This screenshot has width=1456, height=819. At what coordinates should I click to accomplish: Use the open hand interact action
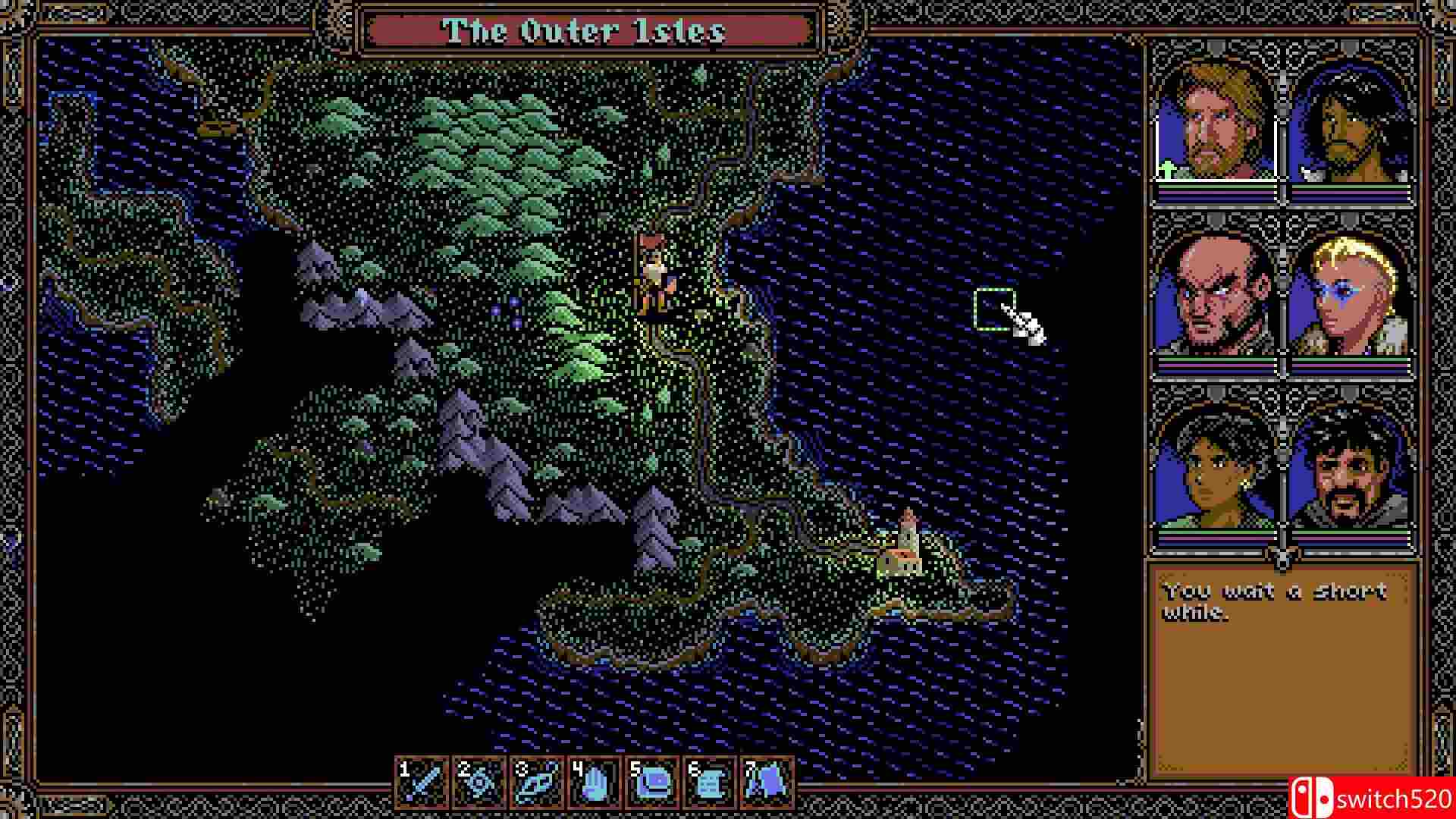coord(595,781)
